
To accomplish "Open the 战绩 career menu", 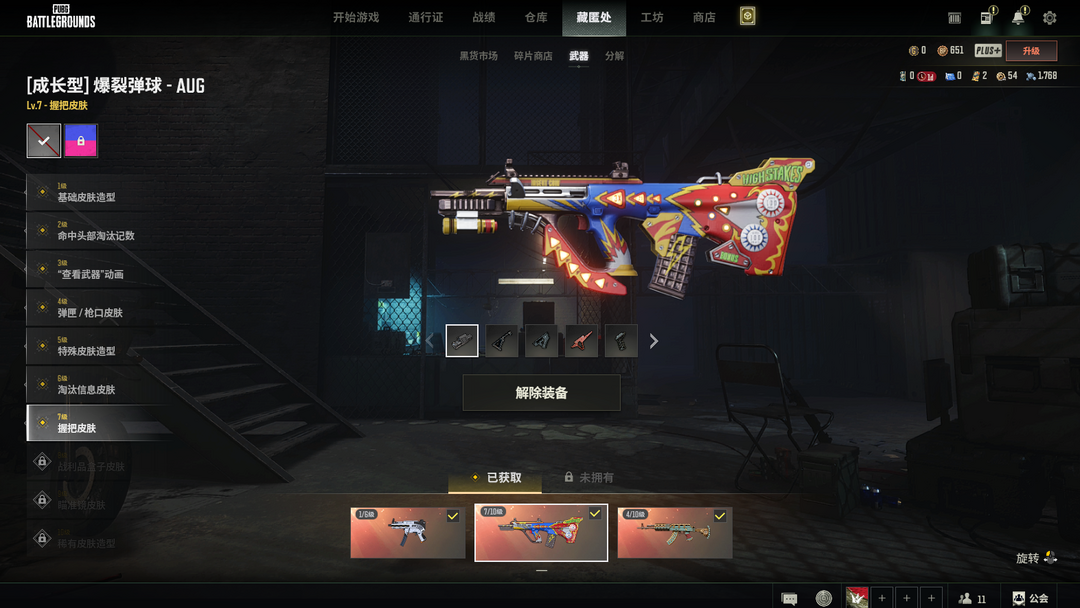I will pyautogui.click(x=484, y=18).
